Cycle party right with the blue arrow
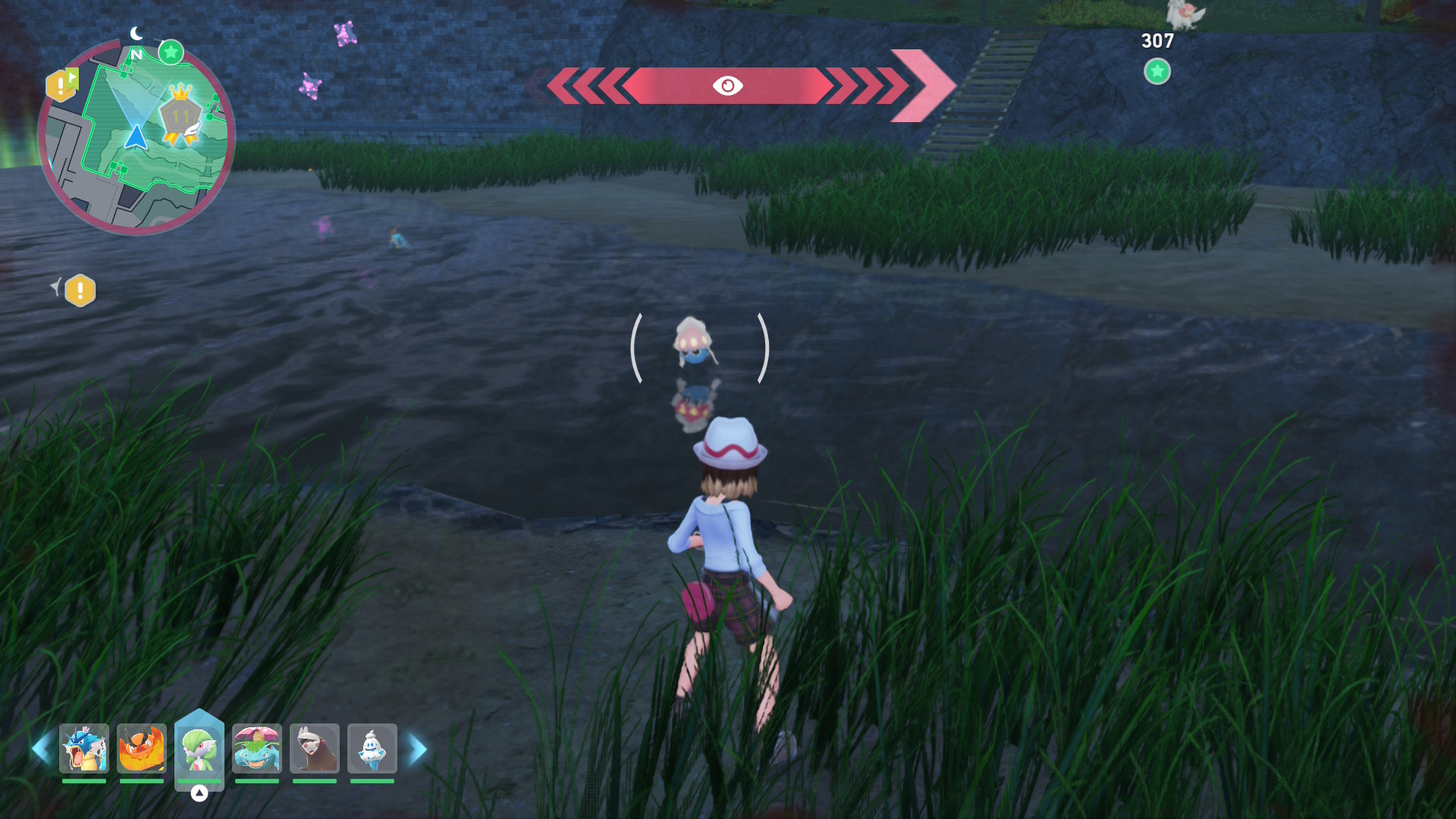The image size is (1456, 819). click(x=417, y=749)
